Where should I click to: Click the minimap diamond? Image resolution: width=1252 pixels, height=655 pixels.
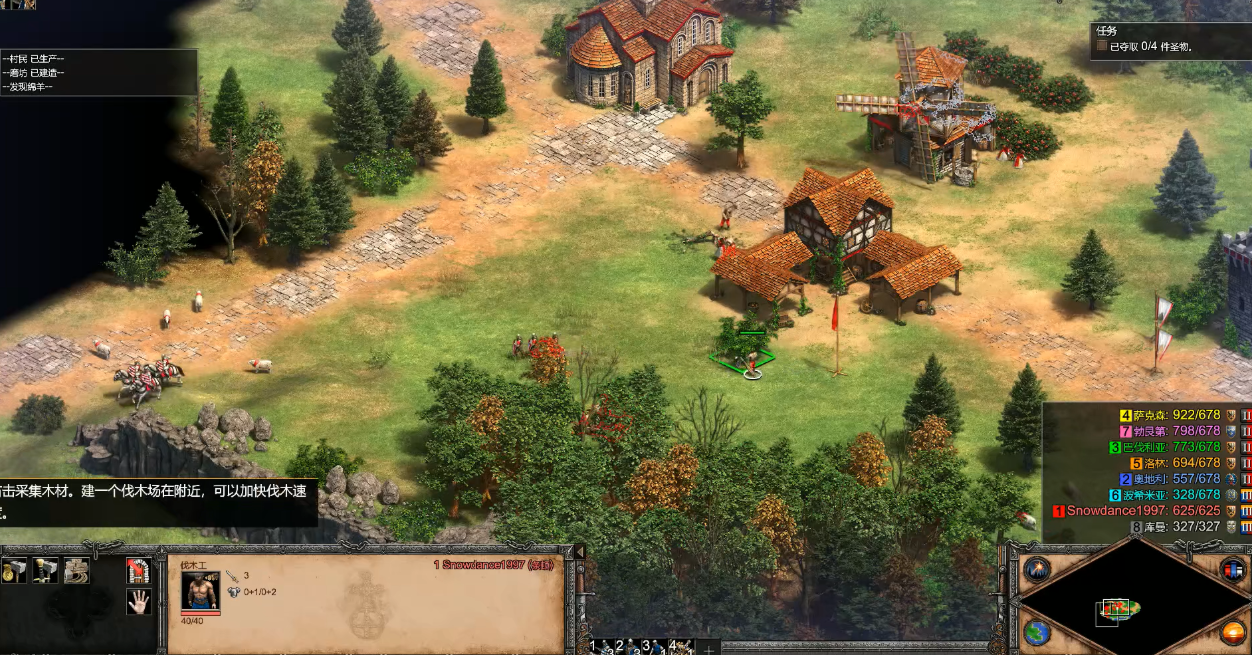[x=1128, y=603]
